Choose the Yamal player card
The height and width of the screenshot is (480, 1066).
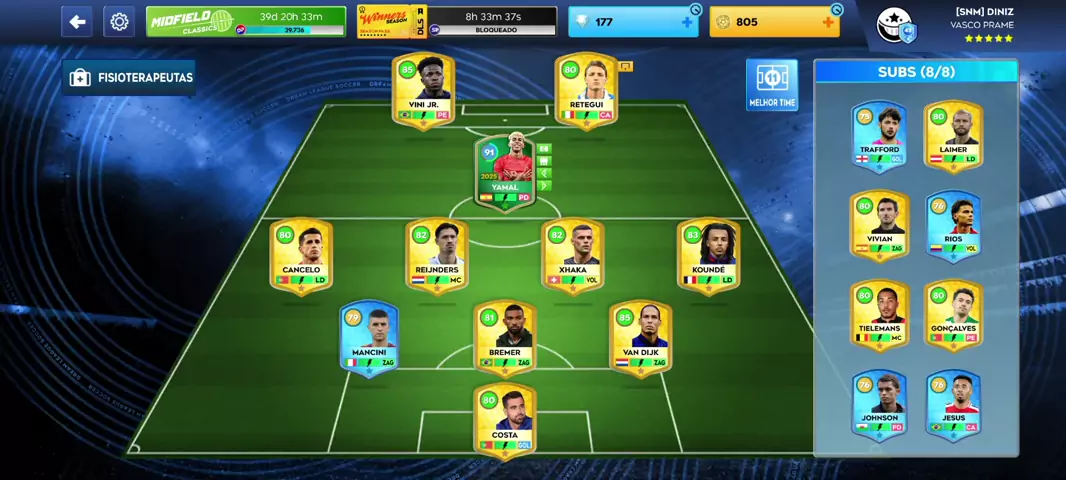(x=505, y=173)
